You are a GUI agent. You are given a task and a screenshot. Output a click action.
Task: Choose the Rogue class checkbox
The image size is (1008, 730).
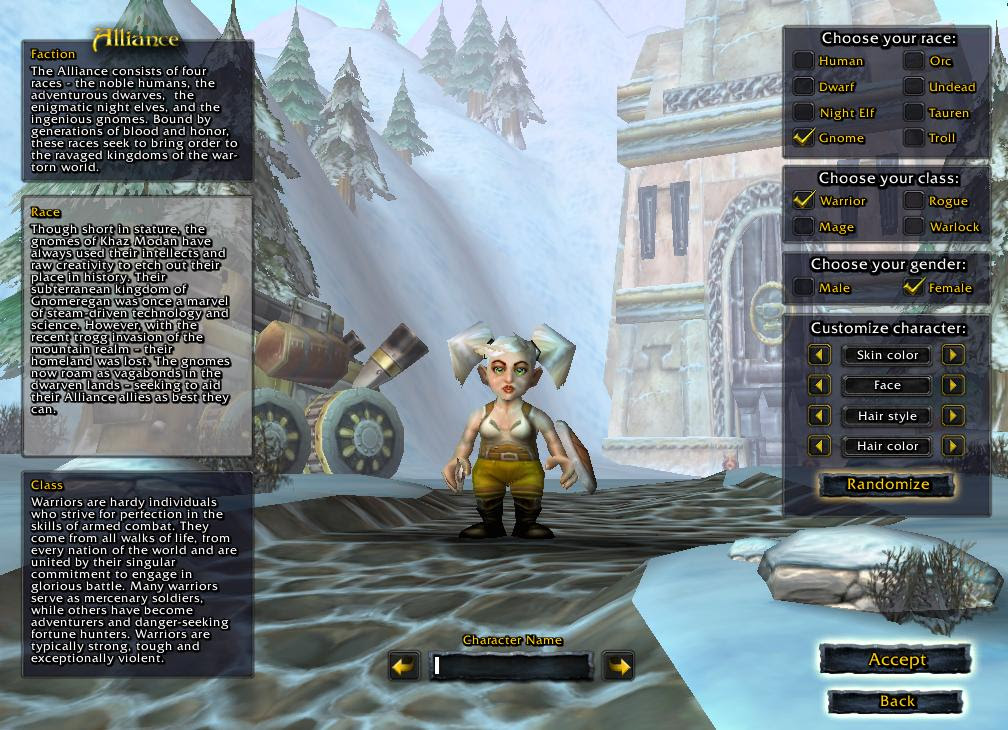914,201
